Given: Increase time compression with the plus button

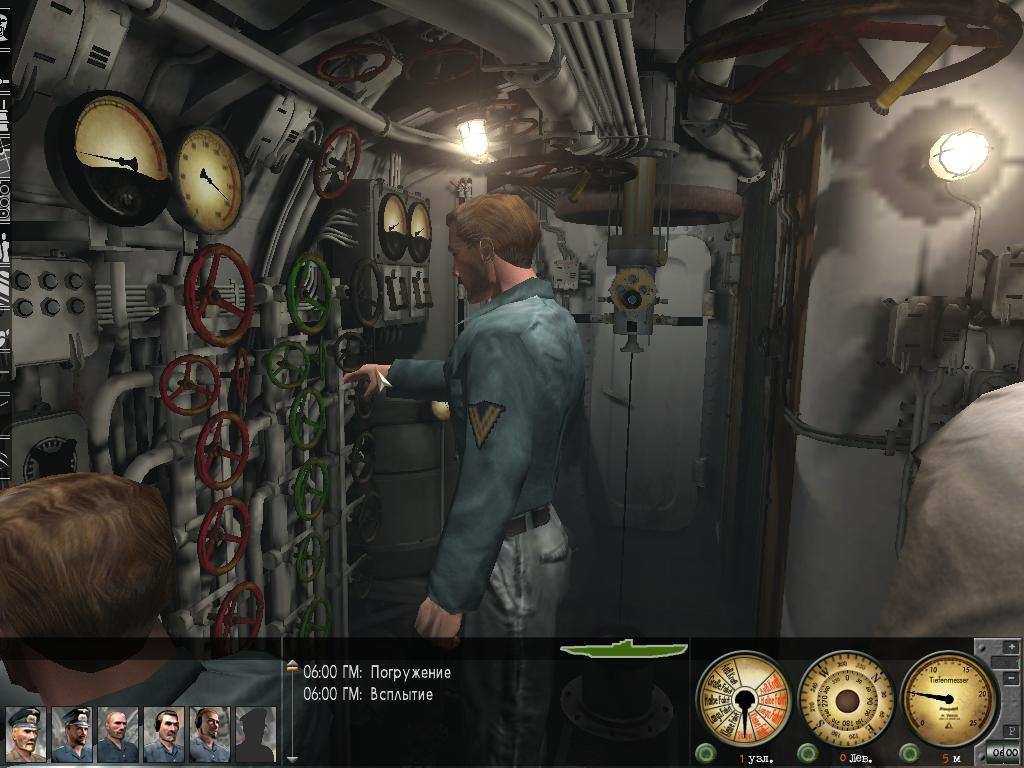Looking at the screenshot, I should [1012, 647].
